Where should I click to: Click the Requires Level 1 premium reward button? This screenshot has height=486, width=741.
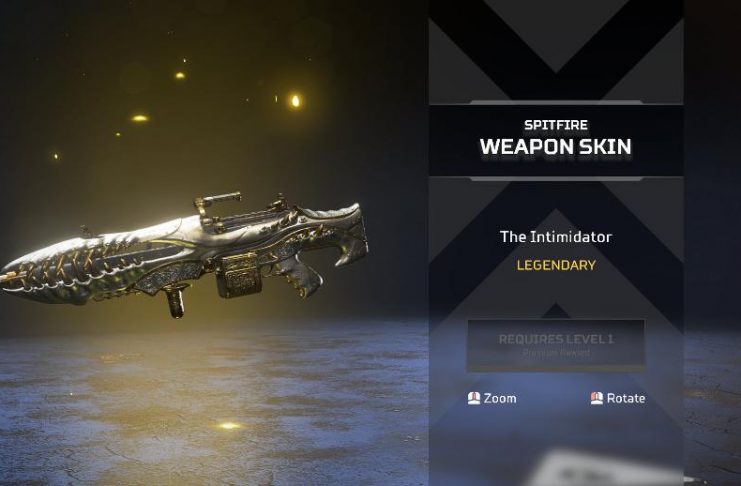click(556, 345)
